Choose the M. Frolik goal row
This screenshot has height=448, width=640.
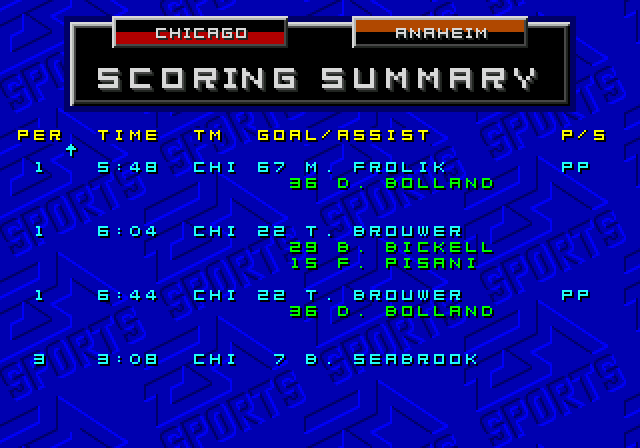click(322, 167)
